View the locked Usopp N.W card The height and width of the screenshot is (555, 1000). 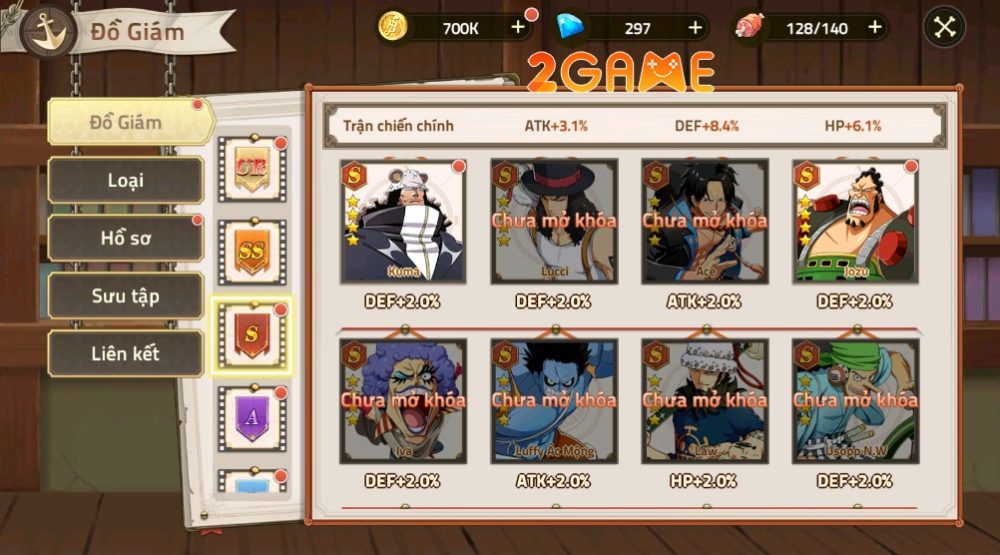(855, 400)
